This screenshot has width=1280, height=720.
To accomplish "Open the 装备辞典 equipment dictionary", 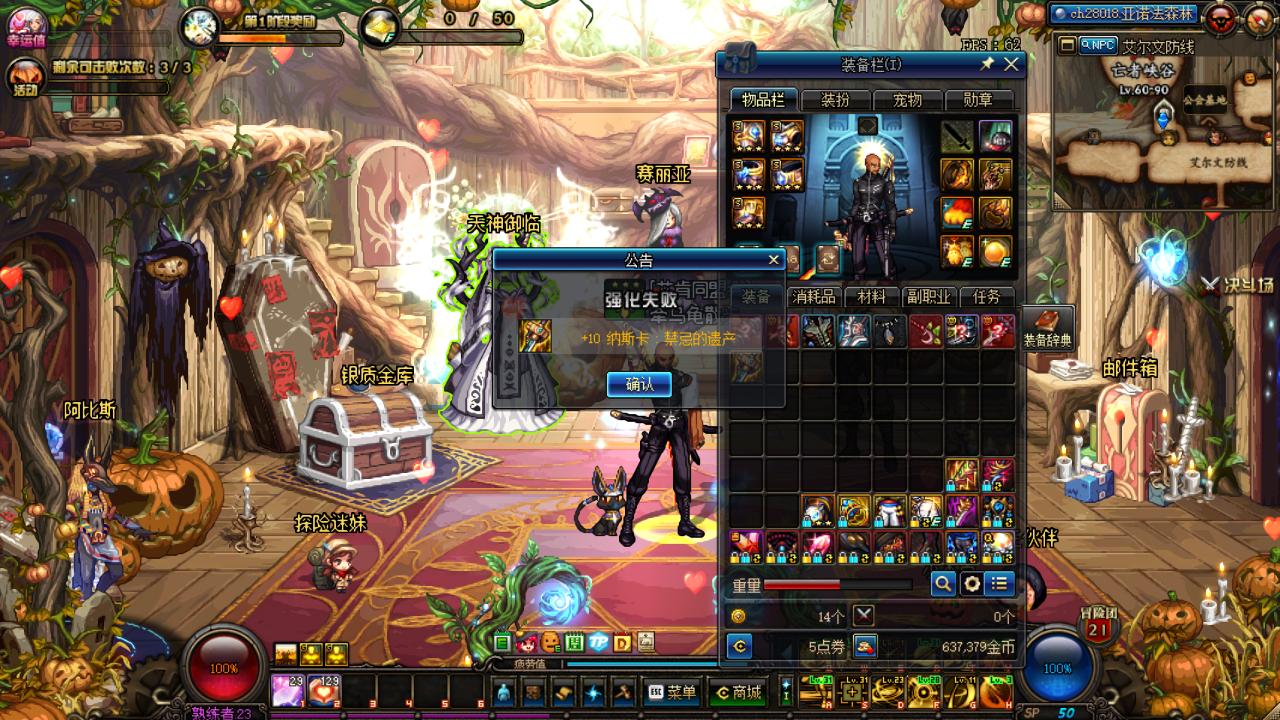I will tap(1047, 328).
